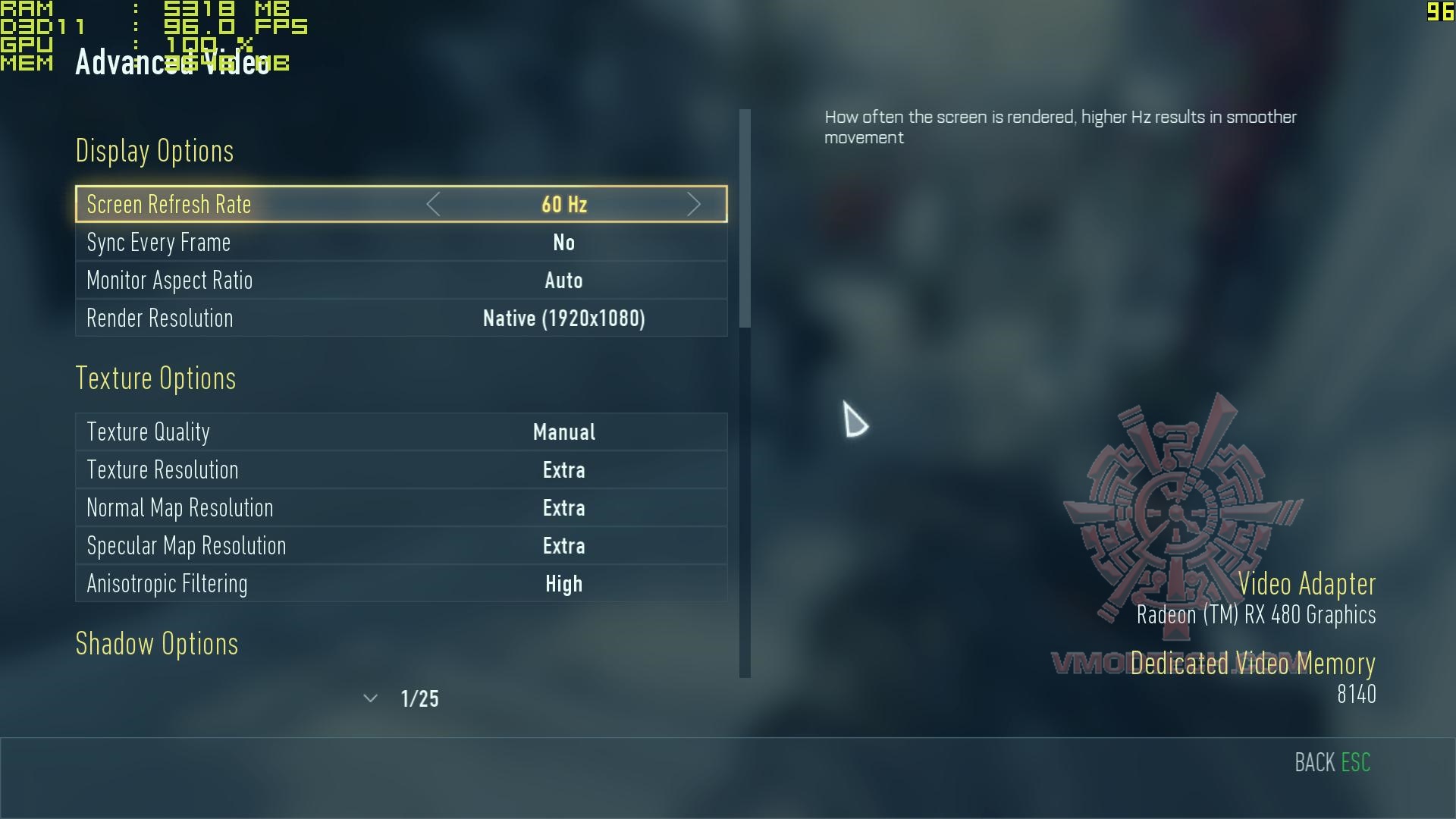Select Normal Map Resolution option

tap(400, 508)
